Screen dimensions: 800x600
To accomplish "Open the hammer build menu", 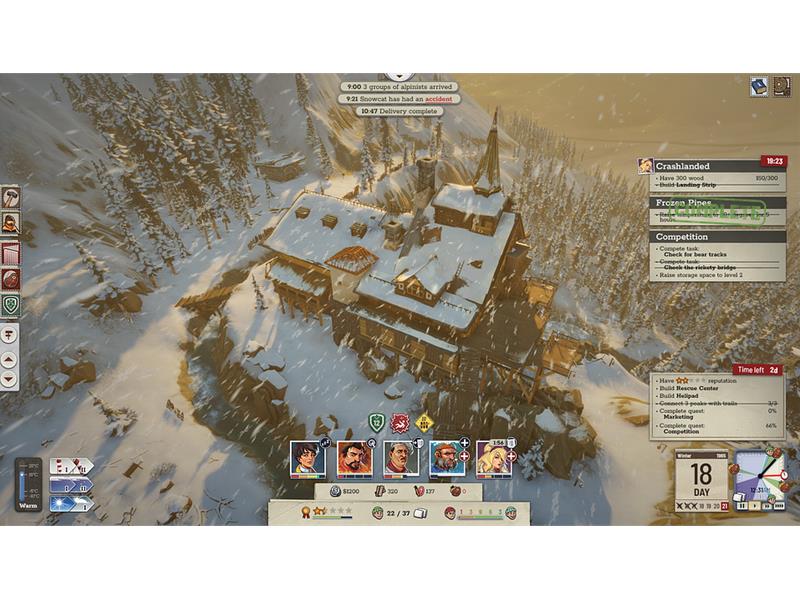I will (10, 197).
